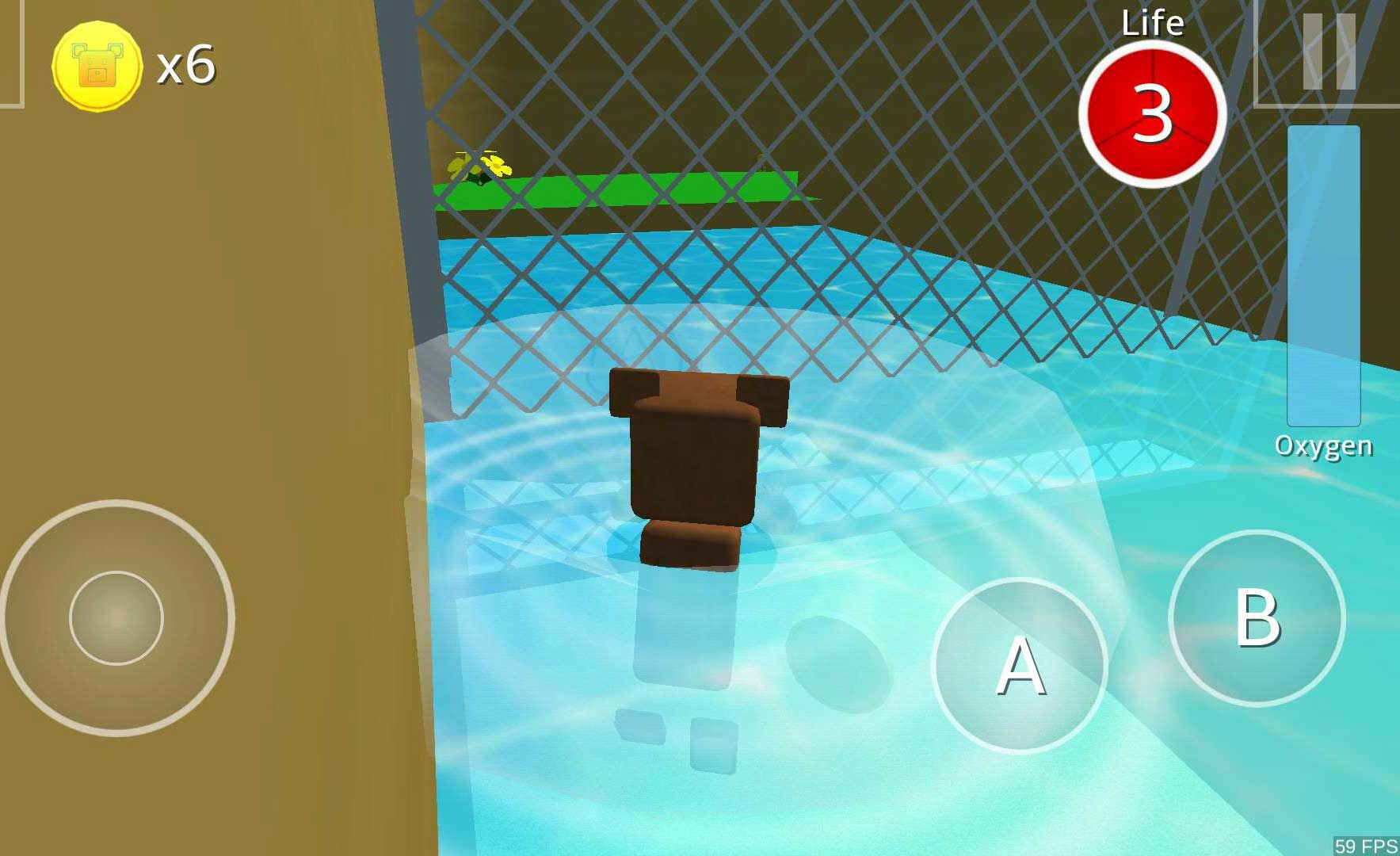The height and width of the screenshot is (856, 1400).
Task: Tap the brown bear character in water
Action: tap(697, 468)
